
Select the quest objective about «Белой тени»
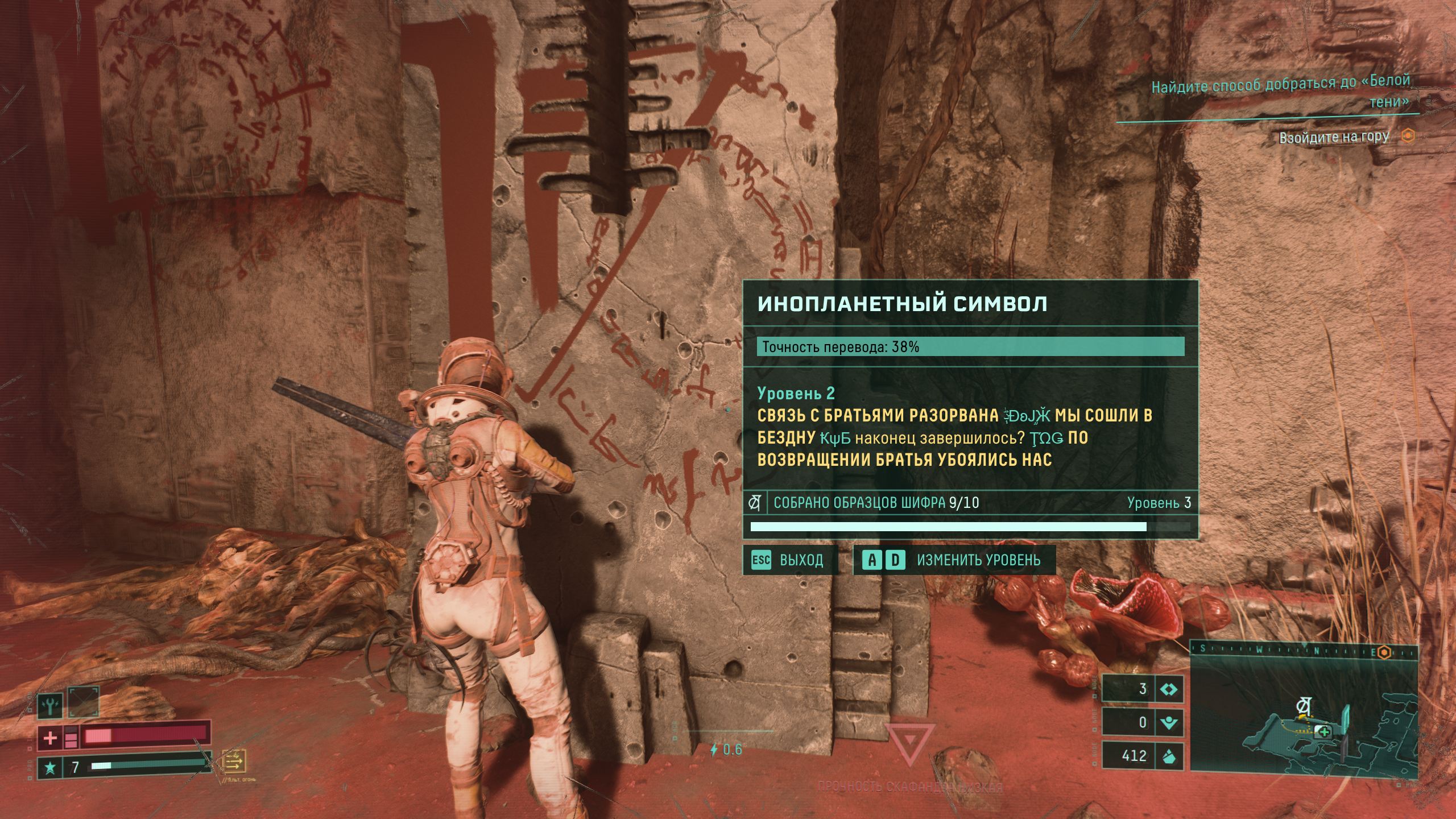1280,92
